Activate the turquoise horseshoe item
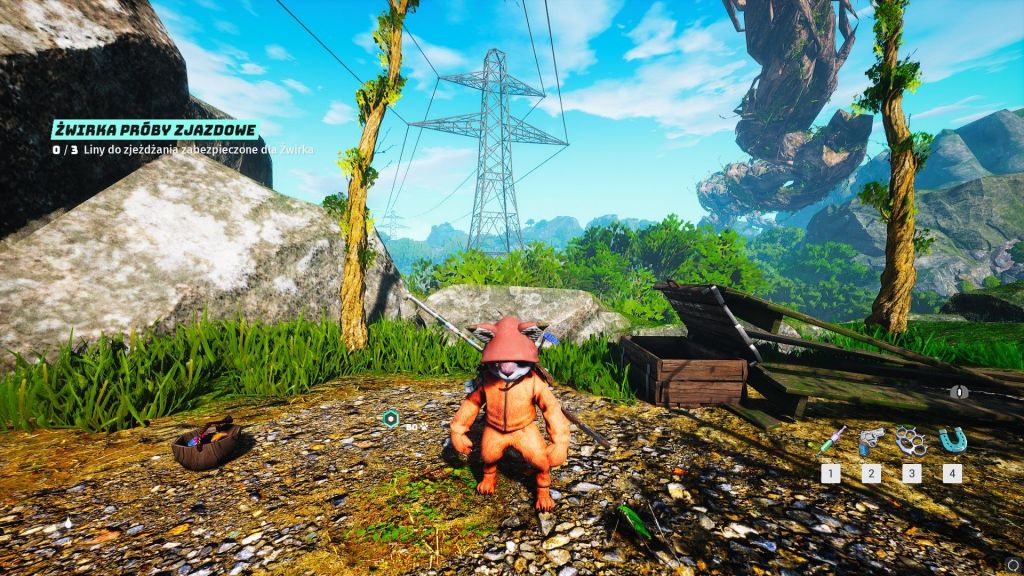 tap(951, 440)
